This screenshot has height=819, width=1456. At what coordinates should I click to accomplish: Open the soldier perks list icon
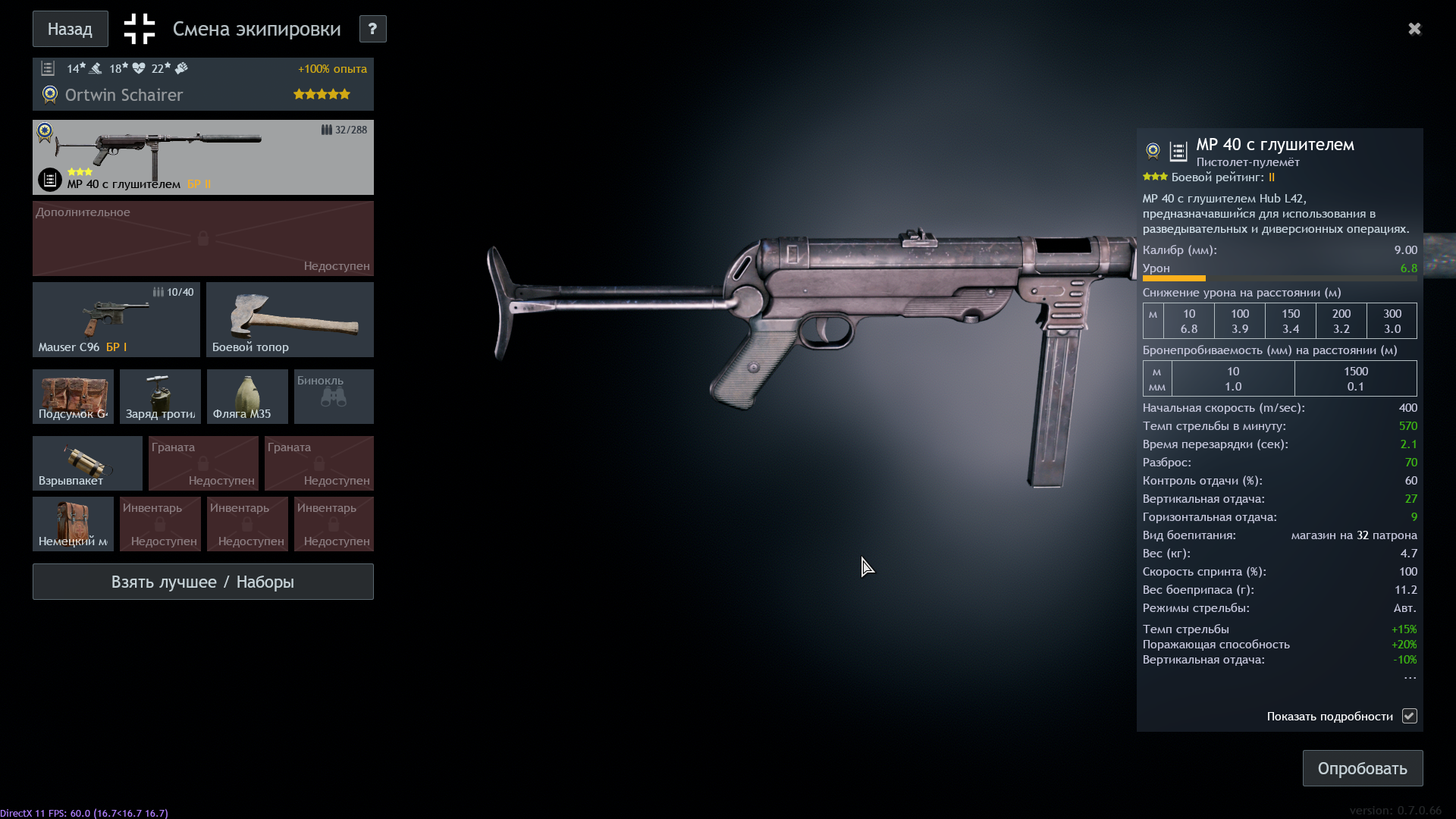[x=48, y=69]
